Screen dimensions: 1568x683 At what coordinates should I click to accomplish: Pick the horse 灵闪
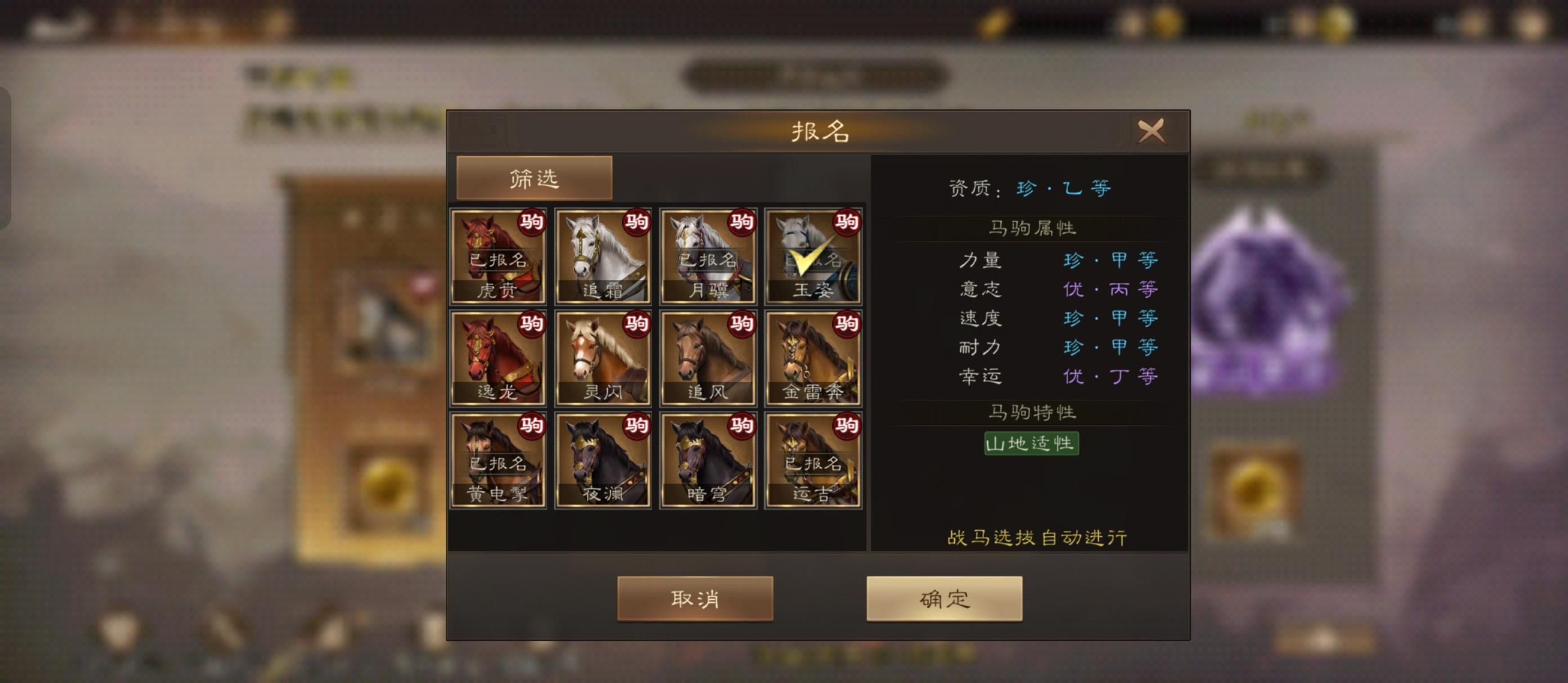click(x=604, y=359)
